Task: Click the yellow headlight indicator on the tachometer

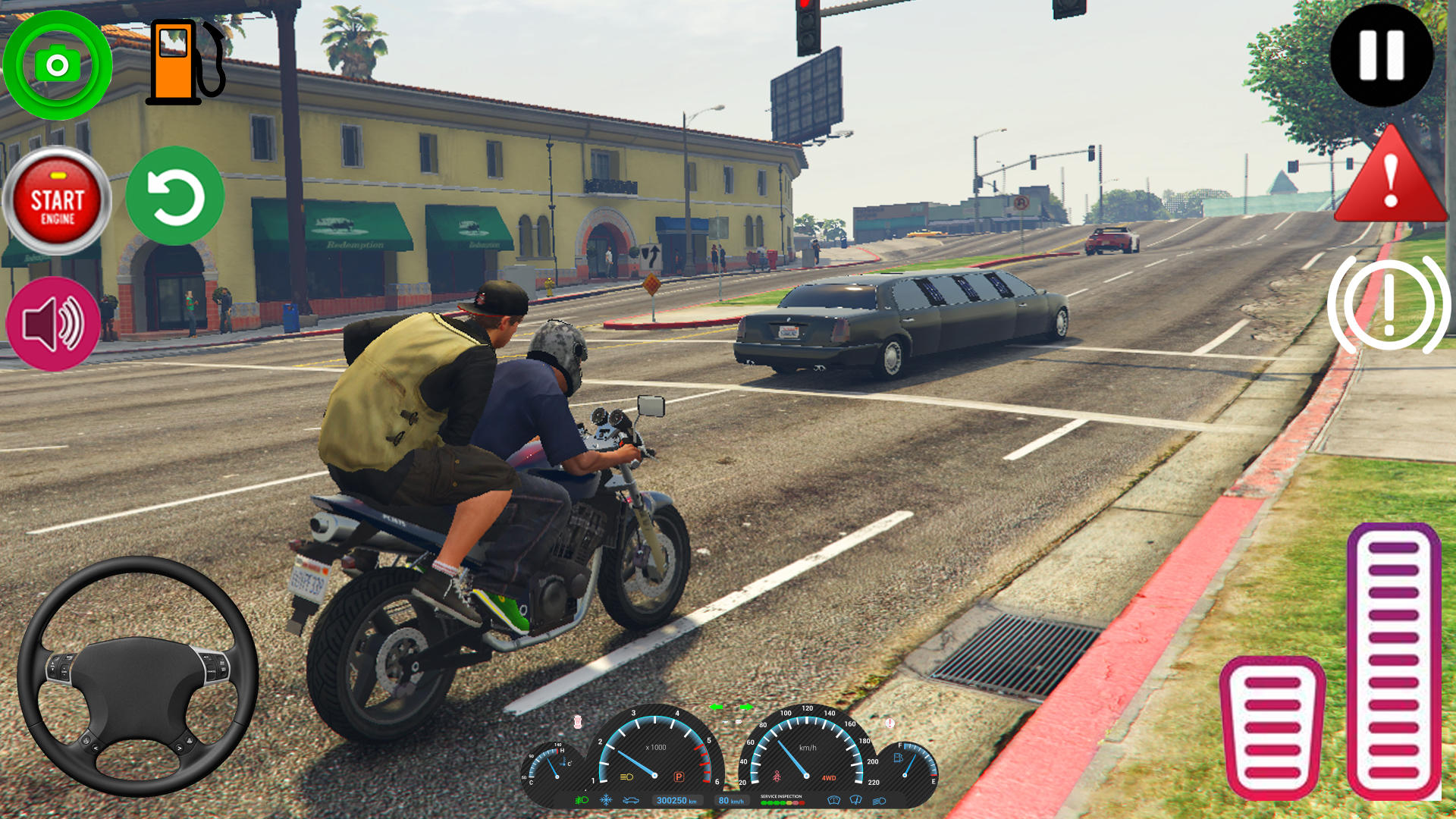Action: pos(625,777)
